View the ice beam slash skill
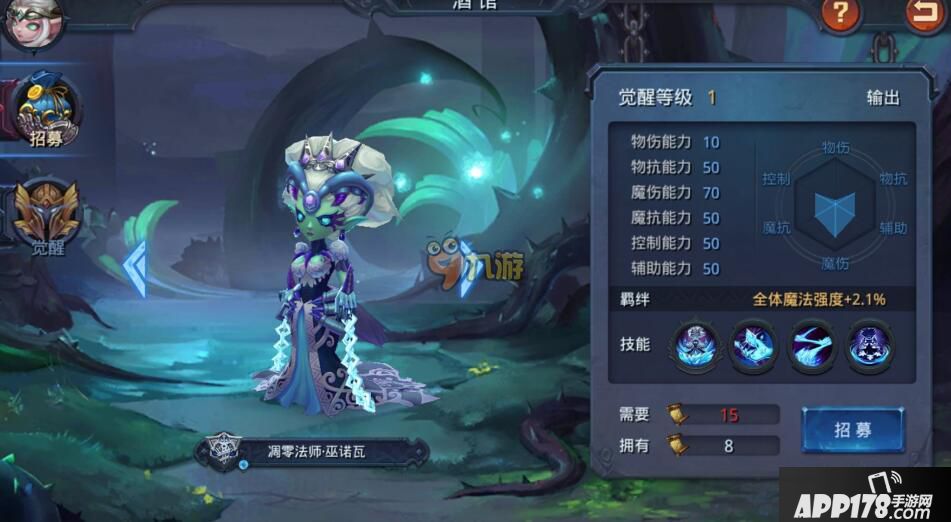Screen dimensions: 951x522 coord(812,345)
